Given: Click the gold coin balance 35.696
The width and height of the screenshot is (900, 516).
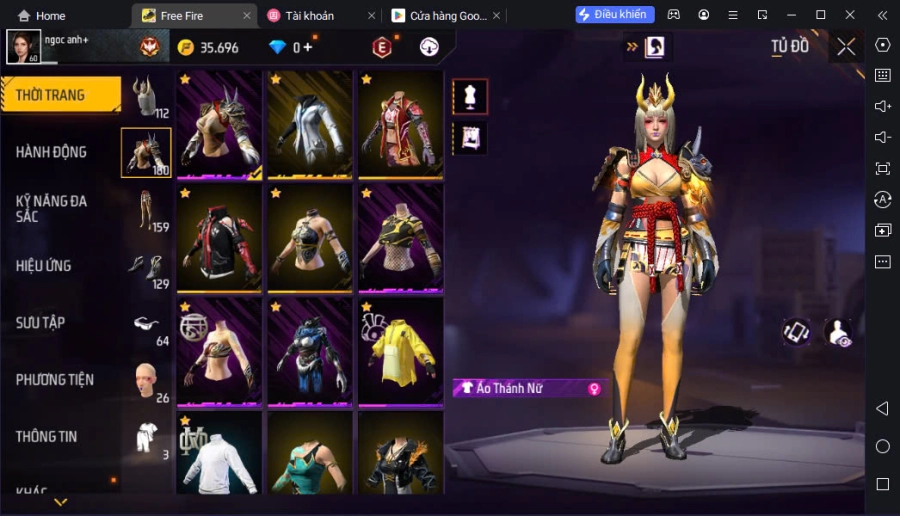Looking at the screenshot, I should coord(209,48).
